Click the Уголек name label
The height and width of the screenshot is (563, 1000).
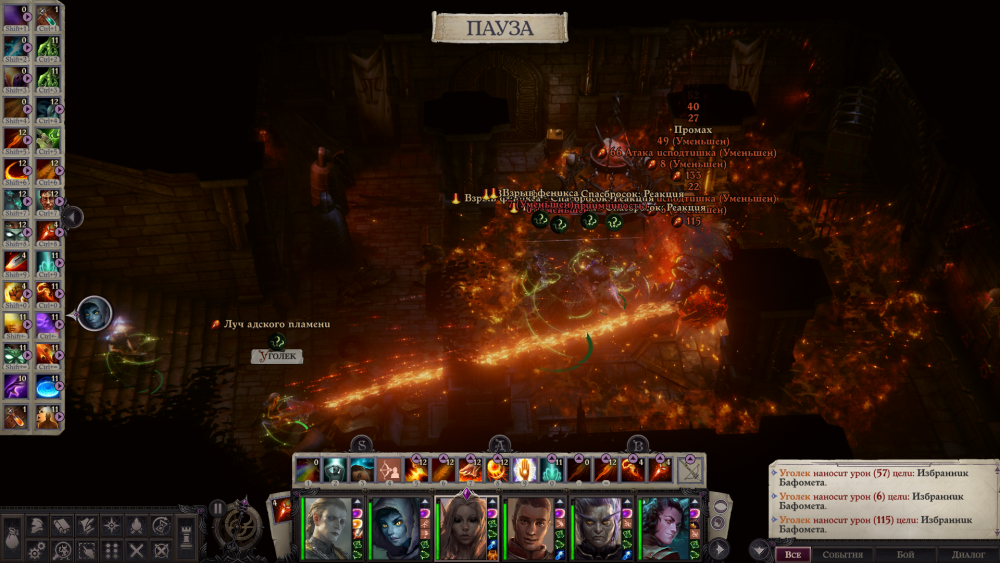click(x=276, y=356)
